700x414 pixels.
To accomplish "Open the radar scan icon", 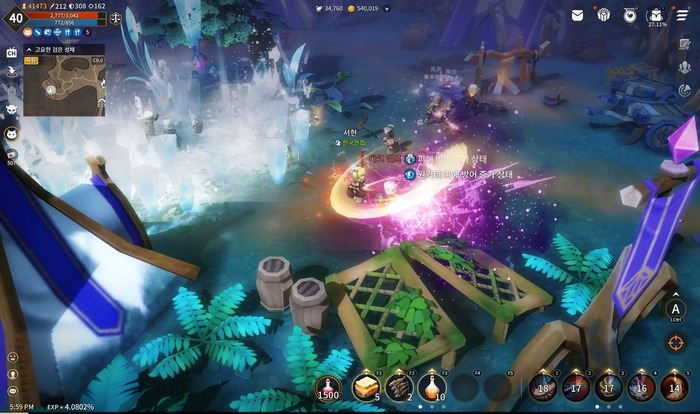I will pos(685,89).
